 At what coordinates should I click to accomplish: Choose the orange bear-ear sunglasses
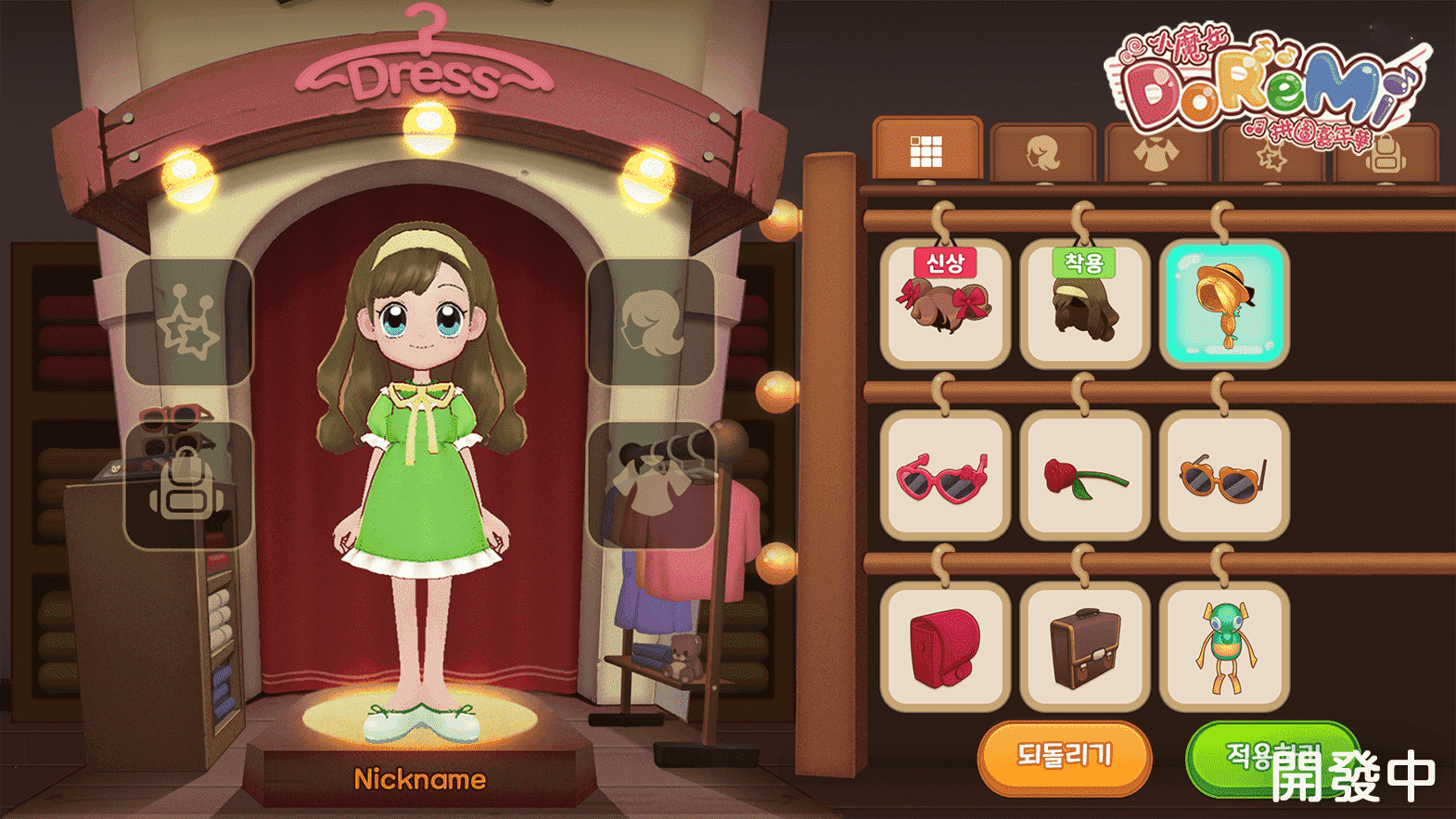click(1224, 476)
